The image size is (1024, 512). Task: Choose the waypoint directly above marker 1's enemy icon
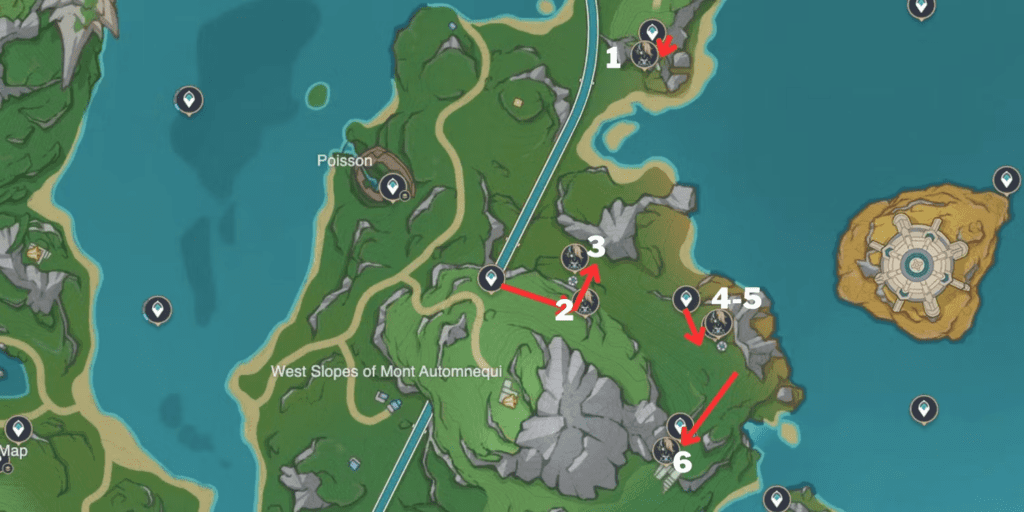pos(652,30)
